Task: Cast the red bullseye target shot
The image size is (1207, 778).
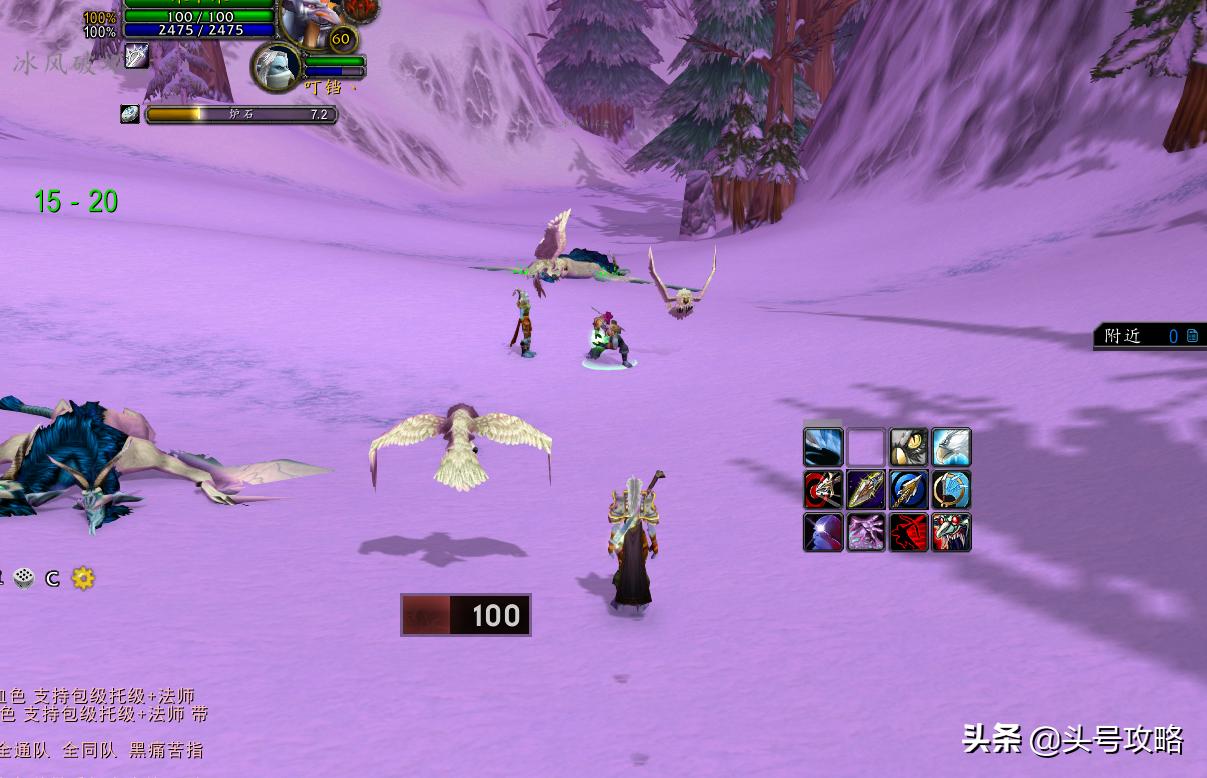Action: click(823, 490)
